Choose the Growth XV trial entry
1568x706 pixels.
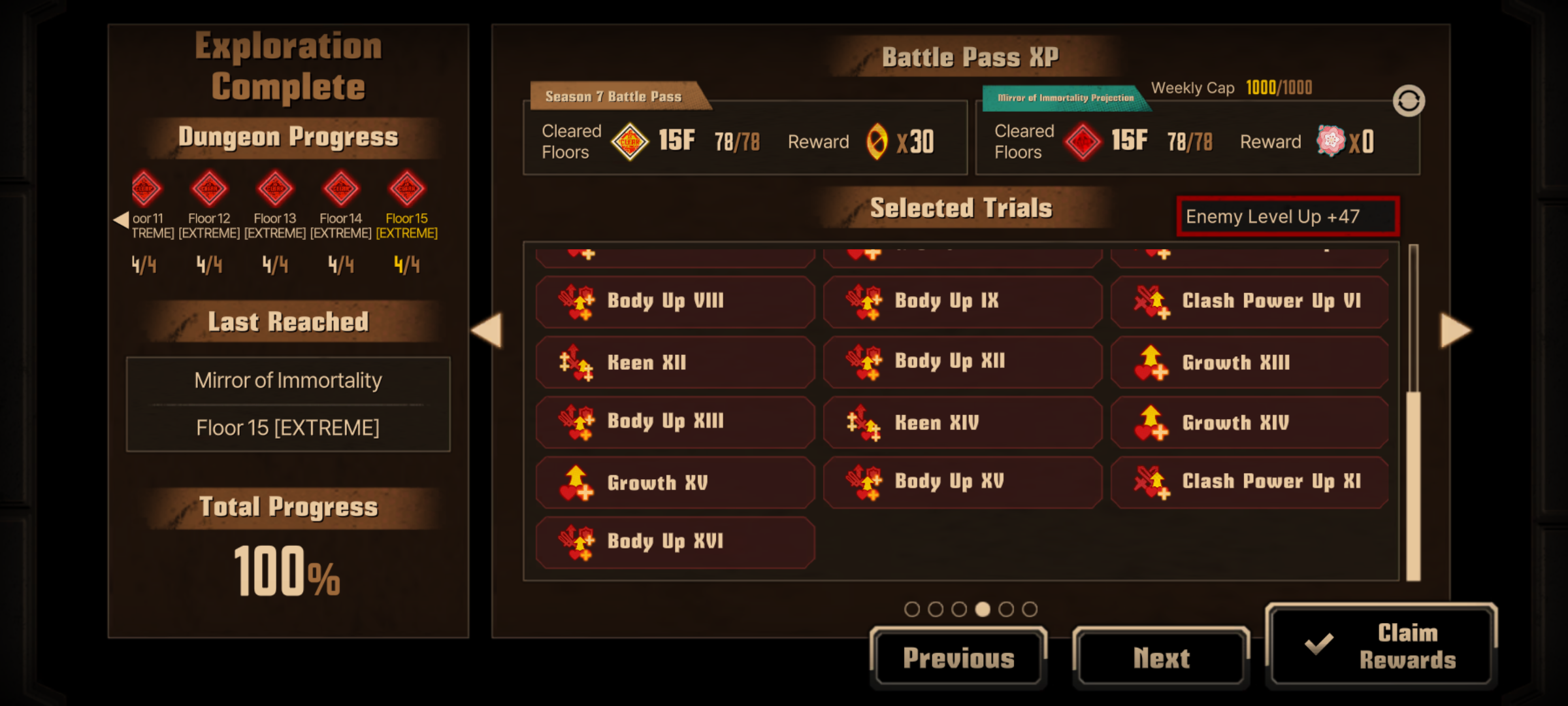point(675,482)
